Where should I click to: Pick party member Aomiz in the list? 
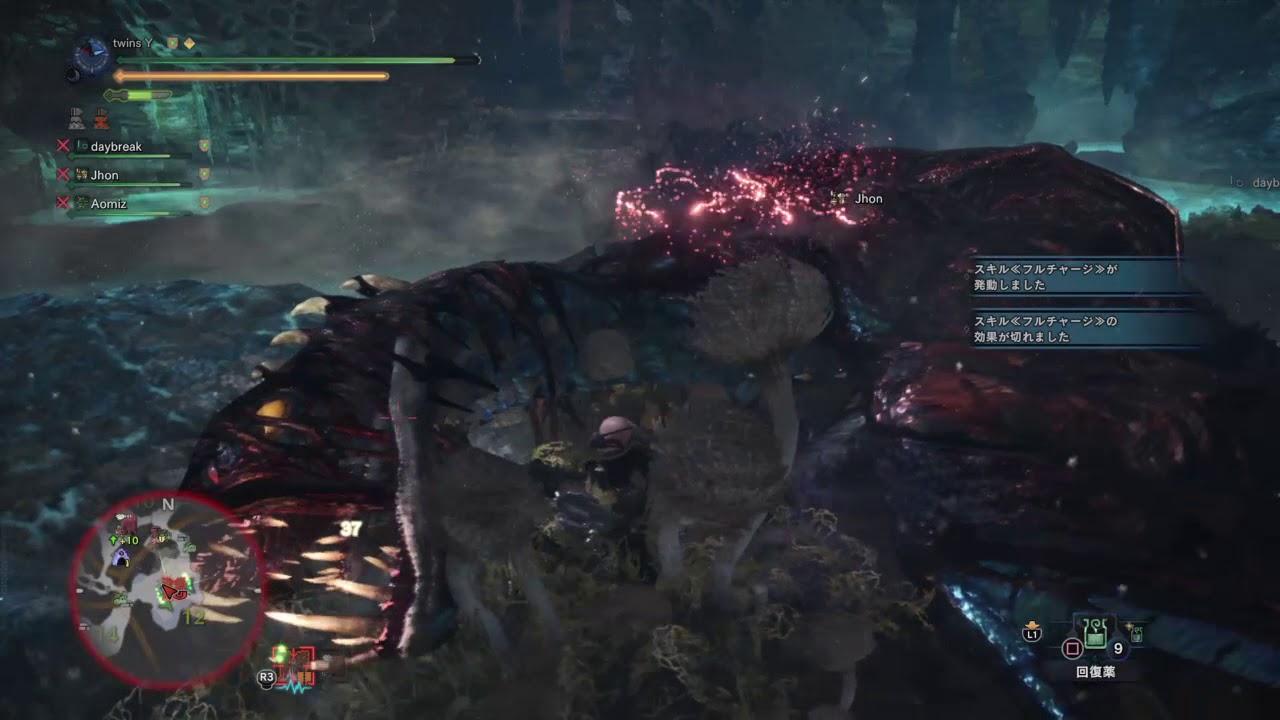(x=108, y=202)
